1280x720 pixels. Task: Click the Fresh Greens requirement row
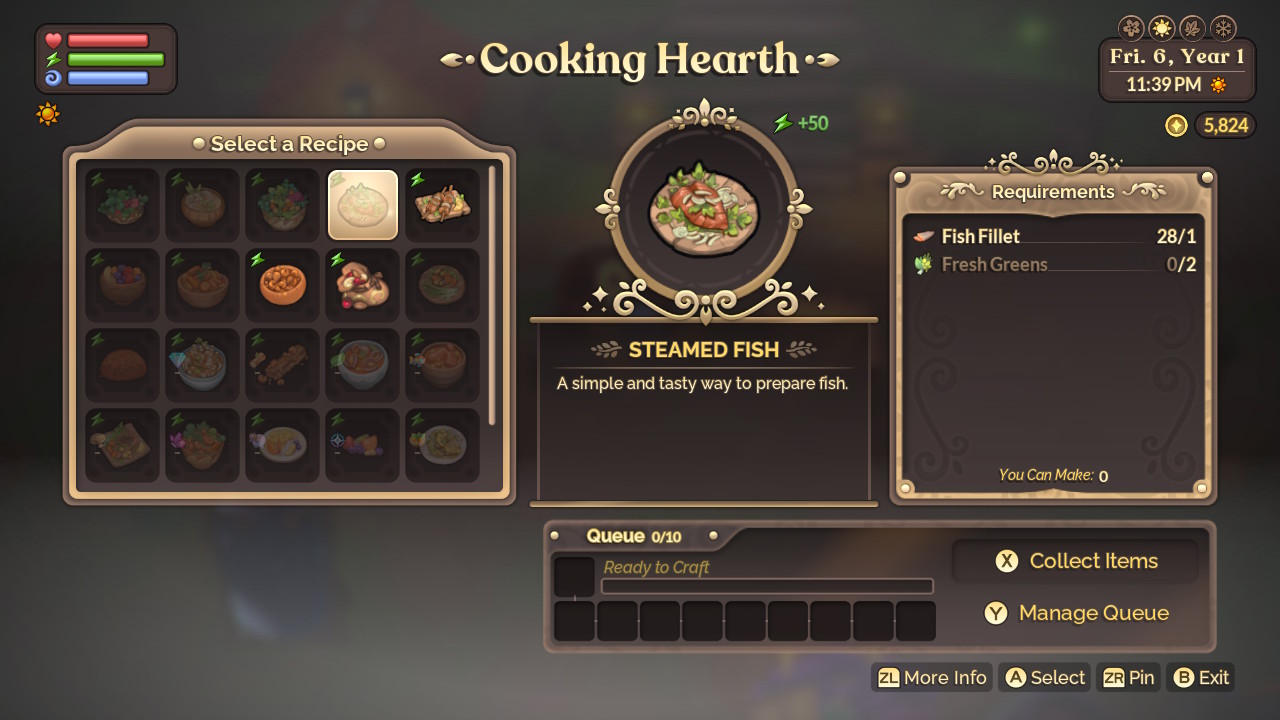(1054, 265)
